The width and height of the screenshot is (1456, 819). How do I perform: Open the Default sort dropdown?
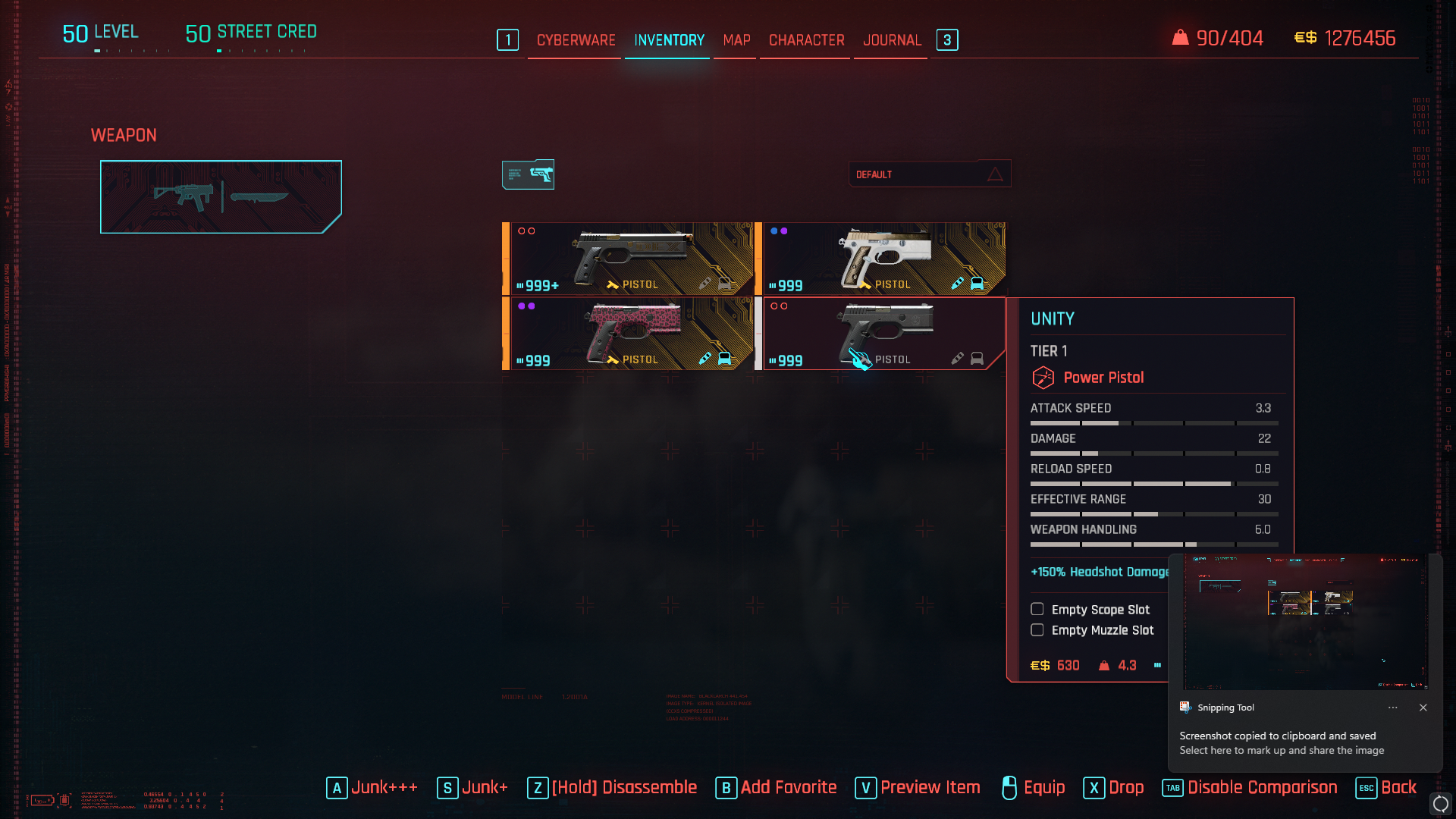click(x=929, y=174)
